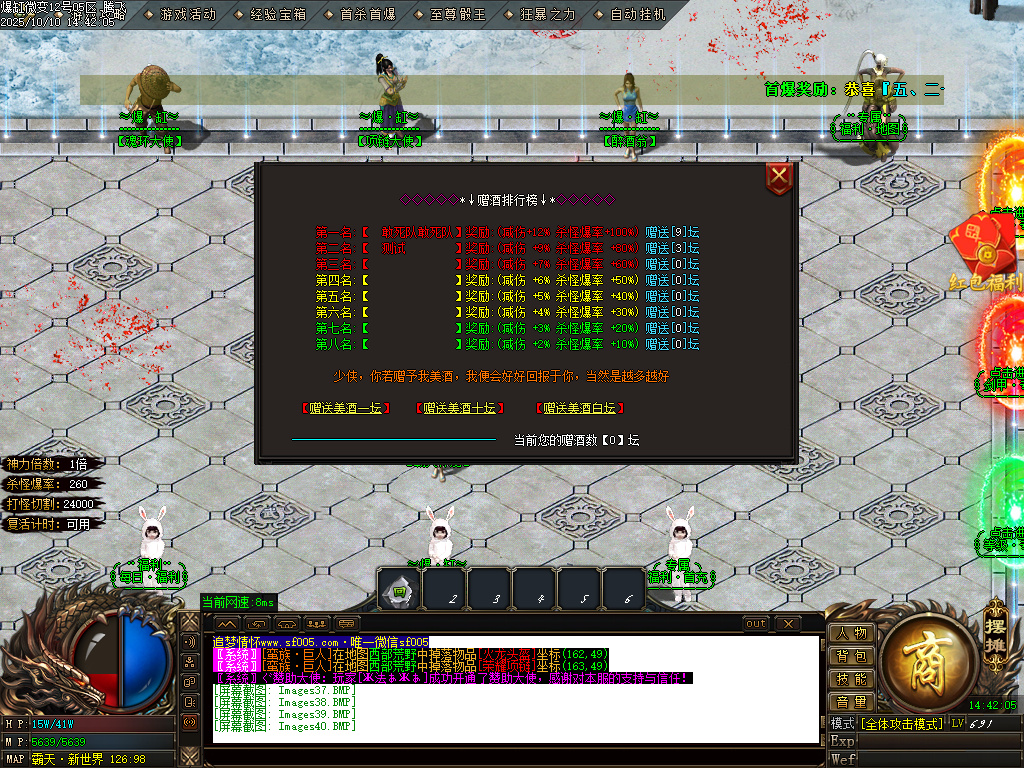Screen dimensions: 1024x768
Task: Open the 狂暴之力 berserk power menu
Action: (x=540, y=14)
